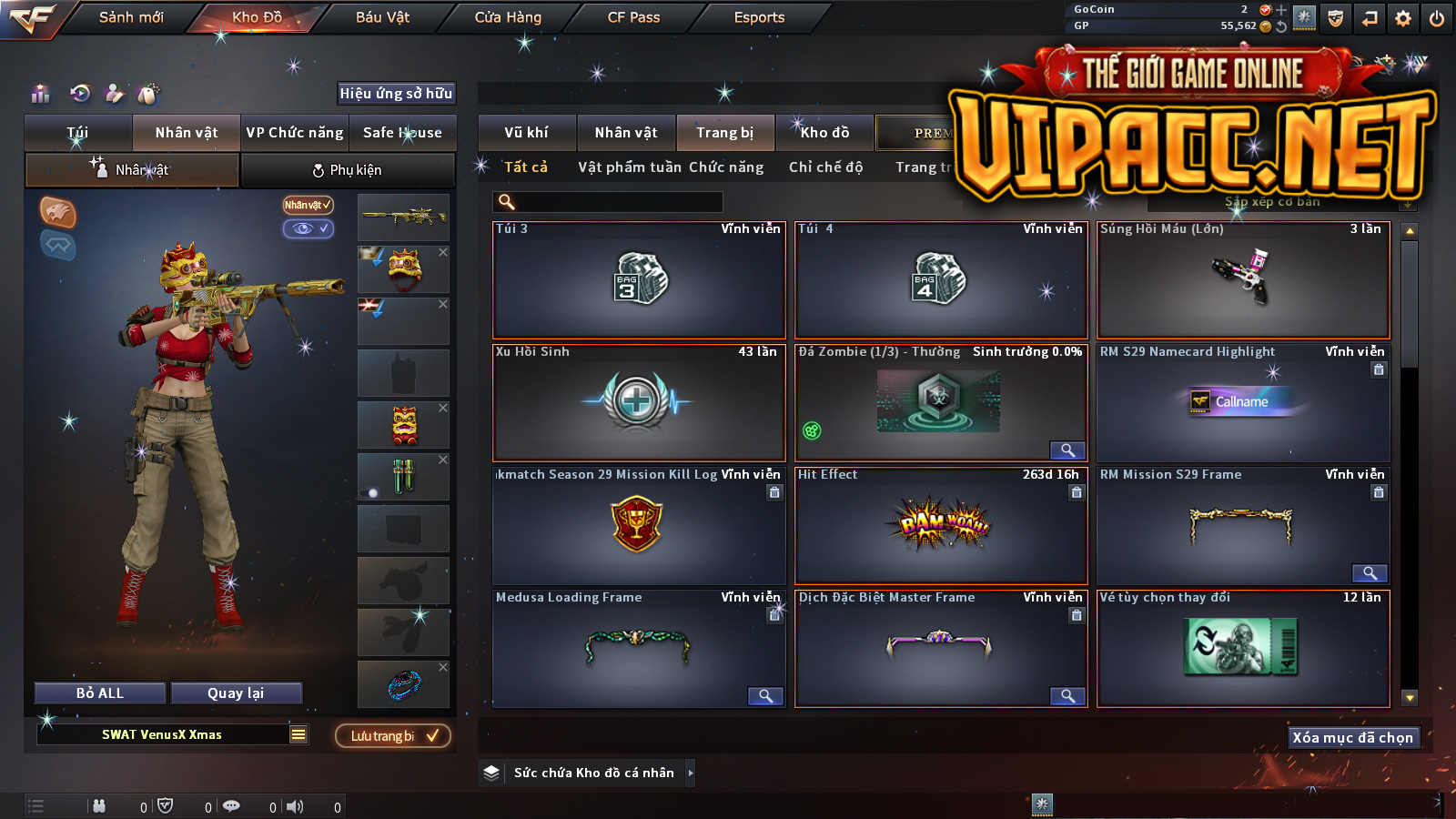
Task: Open the Sảnh mới lobby tab
Action: 131,17
